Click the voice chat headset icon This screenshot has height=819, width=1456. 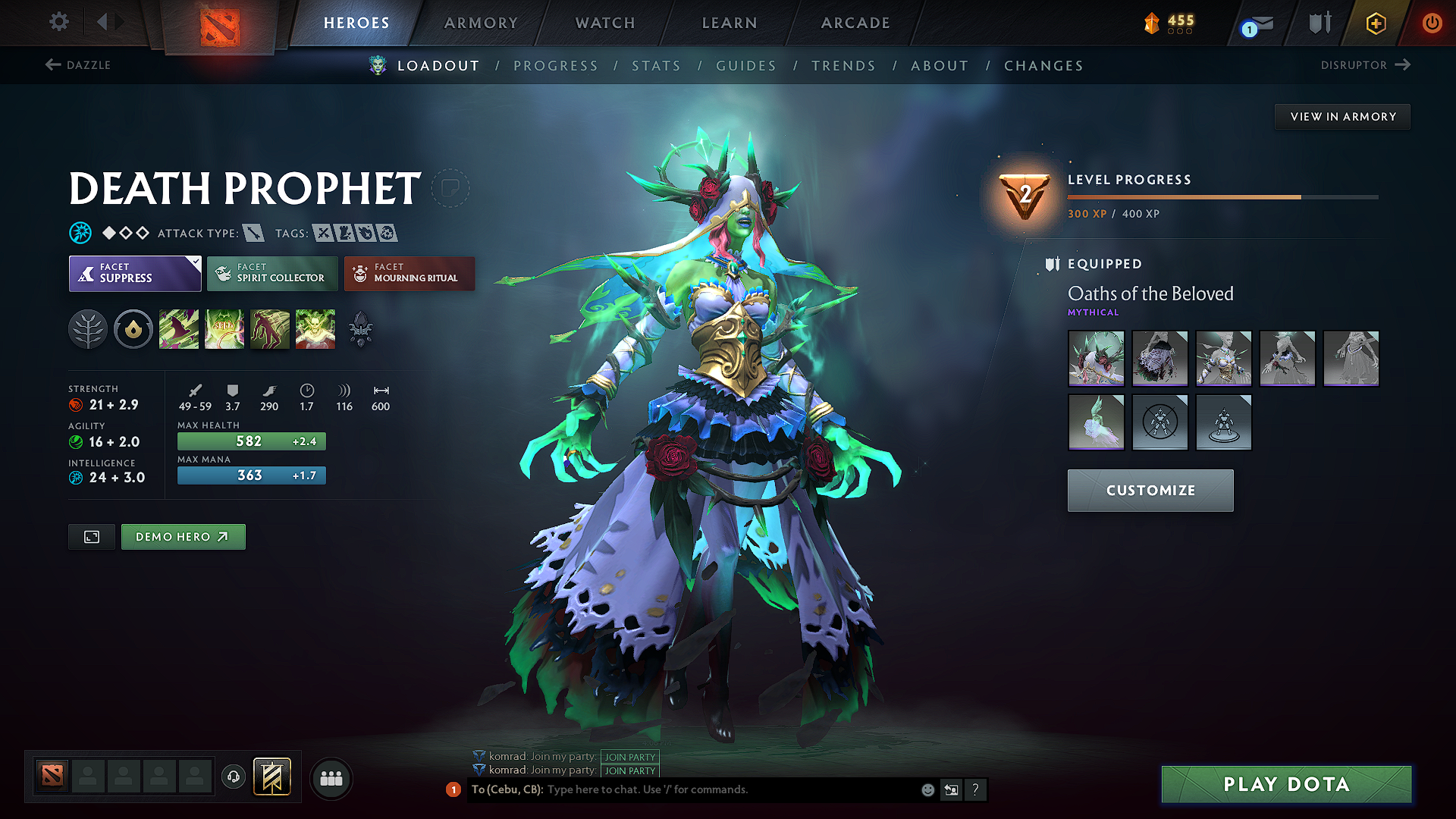[234, 777]
